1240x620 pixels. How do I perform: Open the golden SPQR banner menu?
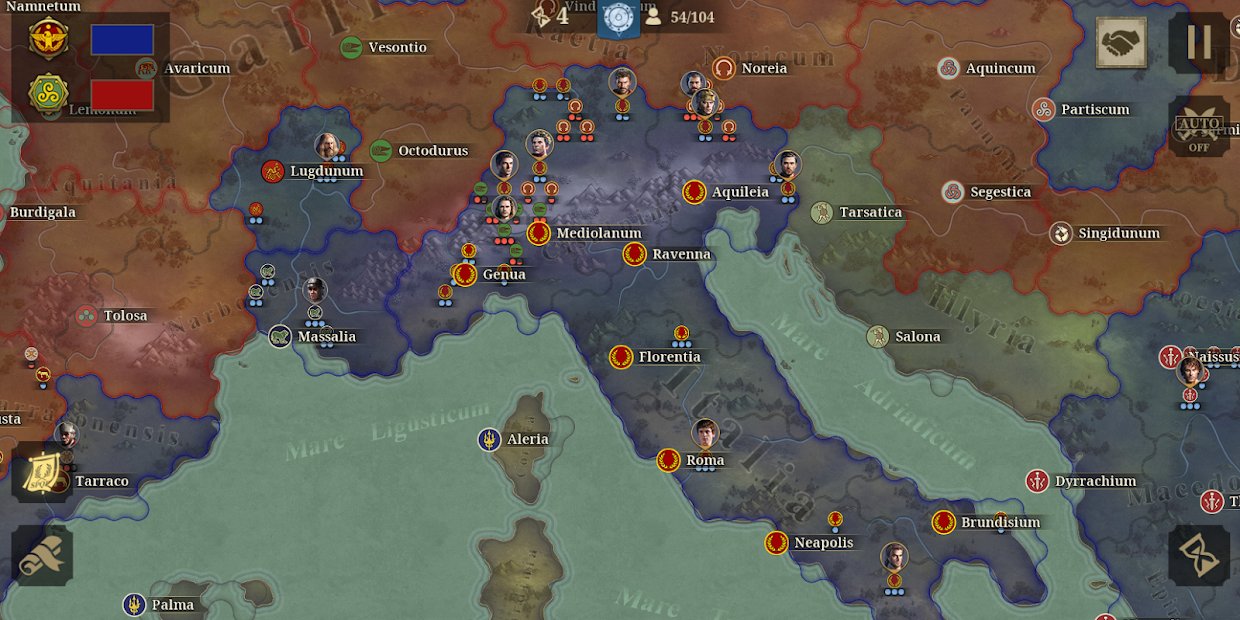coord(42,472)
